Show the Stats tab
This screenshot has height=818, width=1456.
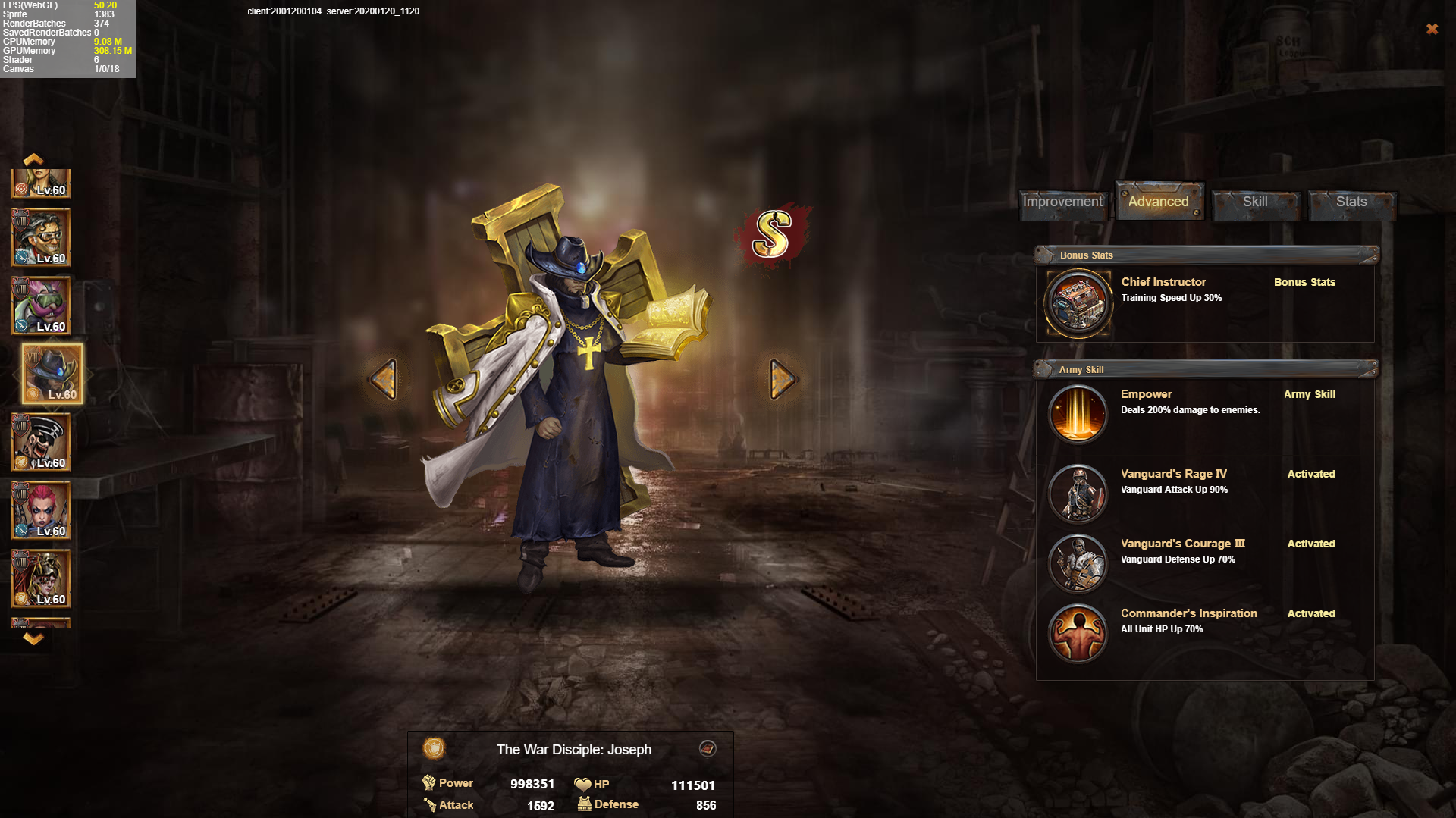click(1351, 202)
